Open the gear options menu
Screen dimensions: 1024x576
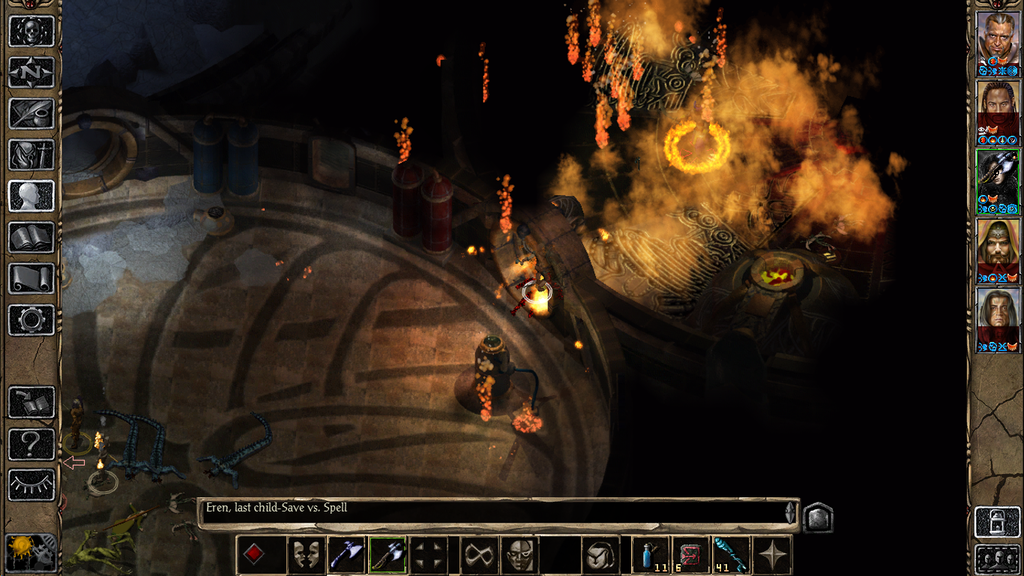[31, 319]
